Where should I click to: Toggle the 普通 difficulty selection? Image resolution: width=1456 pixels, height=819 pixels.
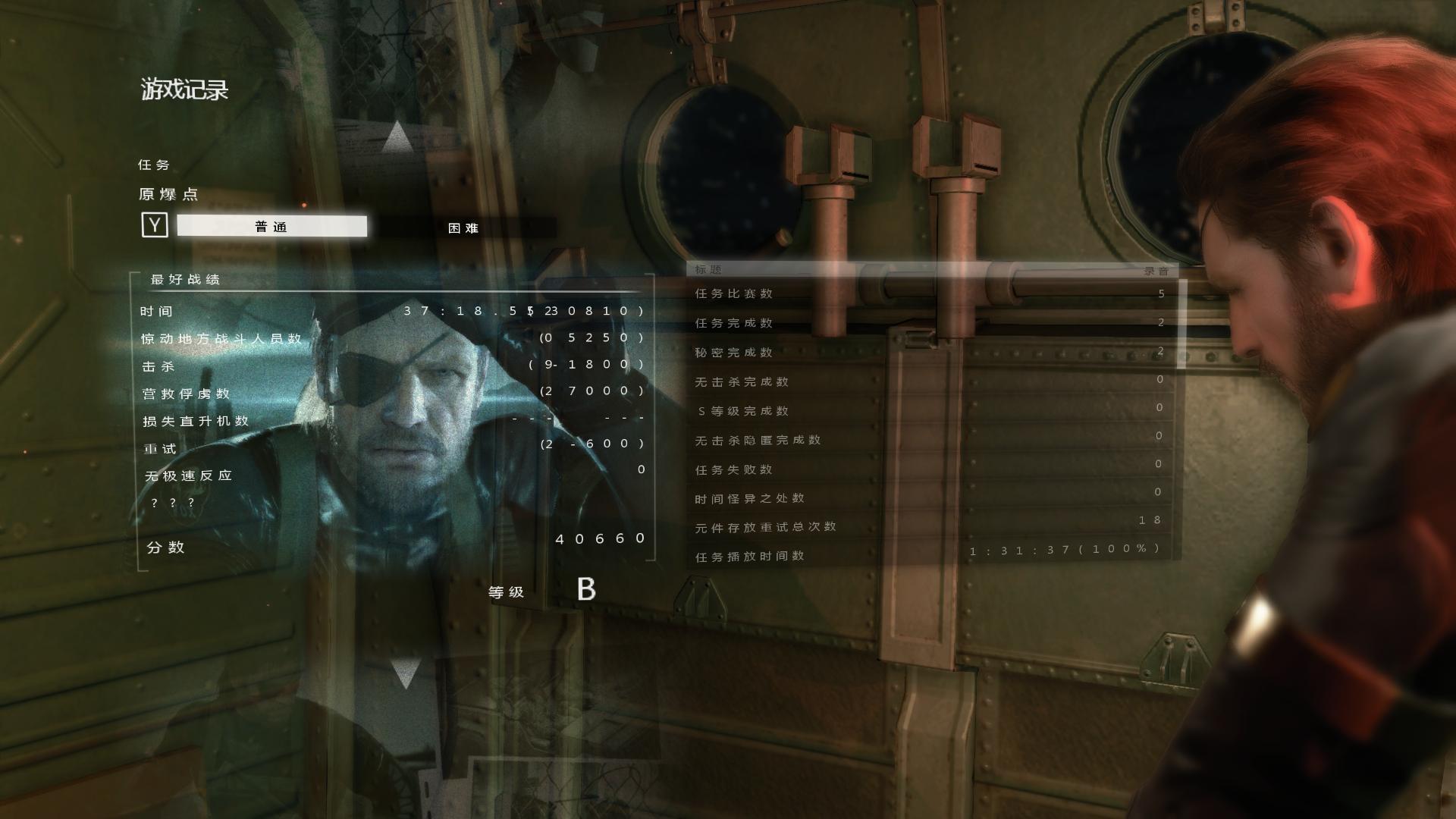coord(271,226)
